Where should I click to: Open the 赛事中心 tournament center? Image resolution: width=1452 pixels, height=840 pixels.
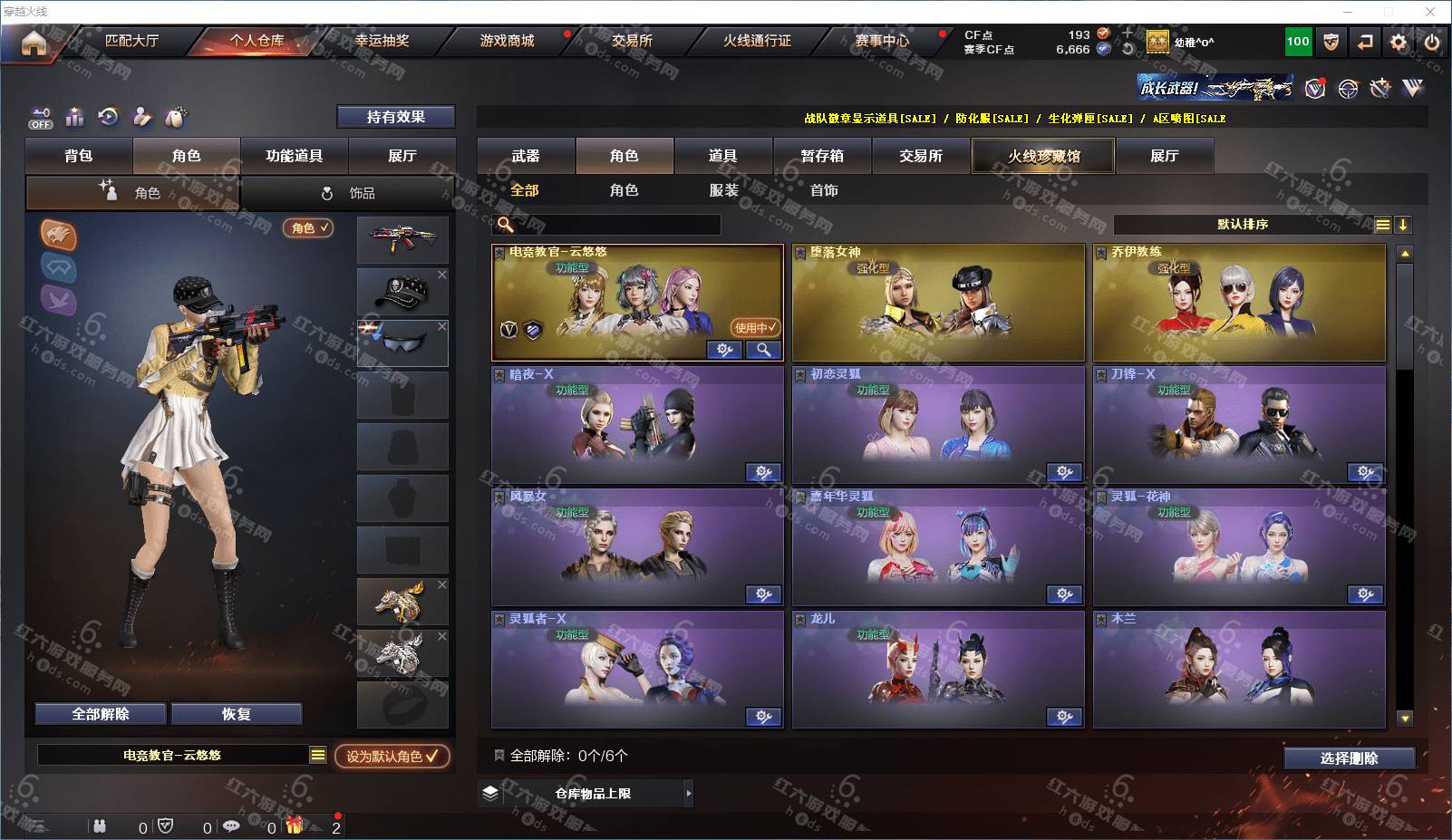pyautogui.click(x=881, y=41)
